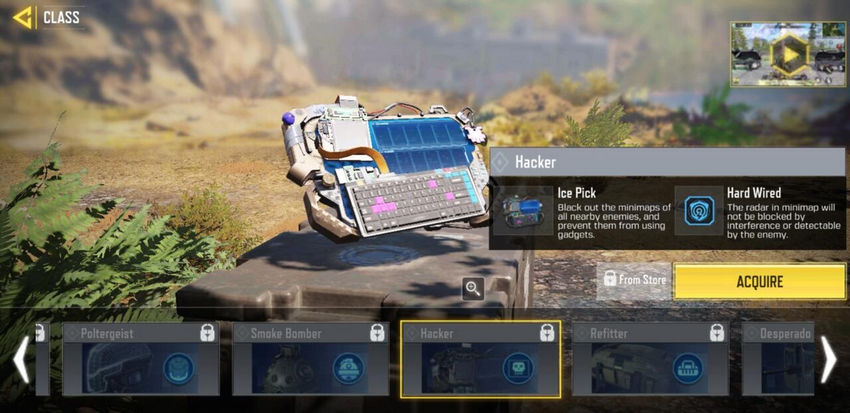This screenshot has width=850, height=413.
Task: Zoom in with the magnifier icon
Action: click(474, 289)
